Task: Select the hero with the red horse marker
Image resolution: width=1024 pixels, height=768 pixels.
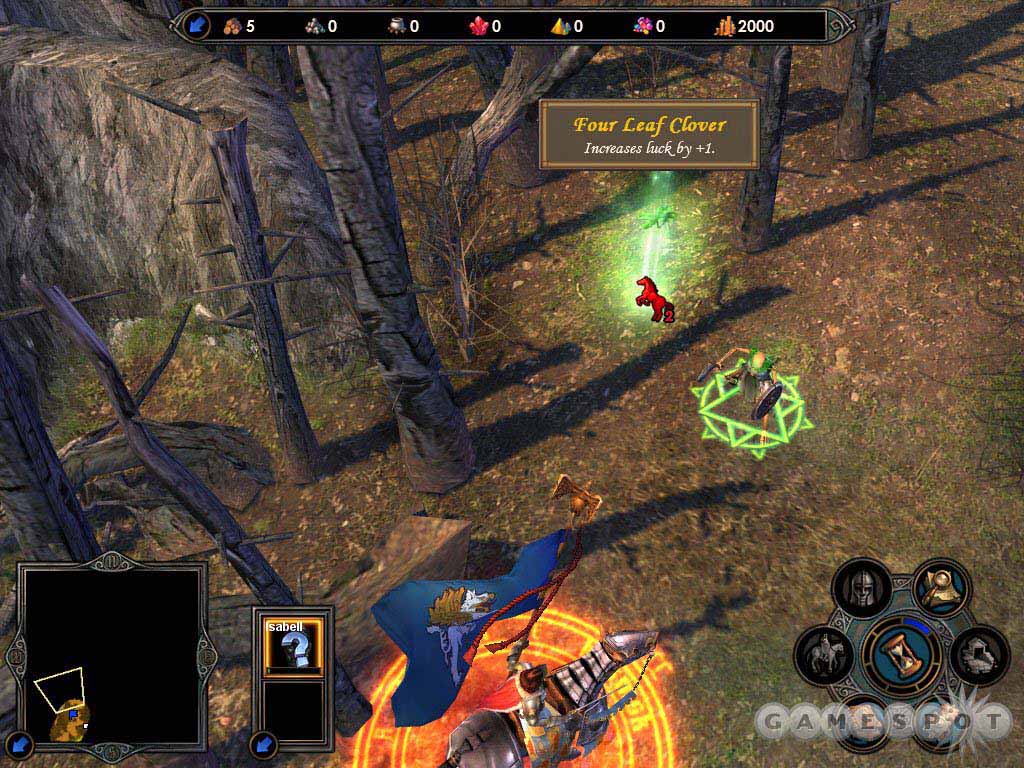Action: pyautogui.click(x=651, y=298)
